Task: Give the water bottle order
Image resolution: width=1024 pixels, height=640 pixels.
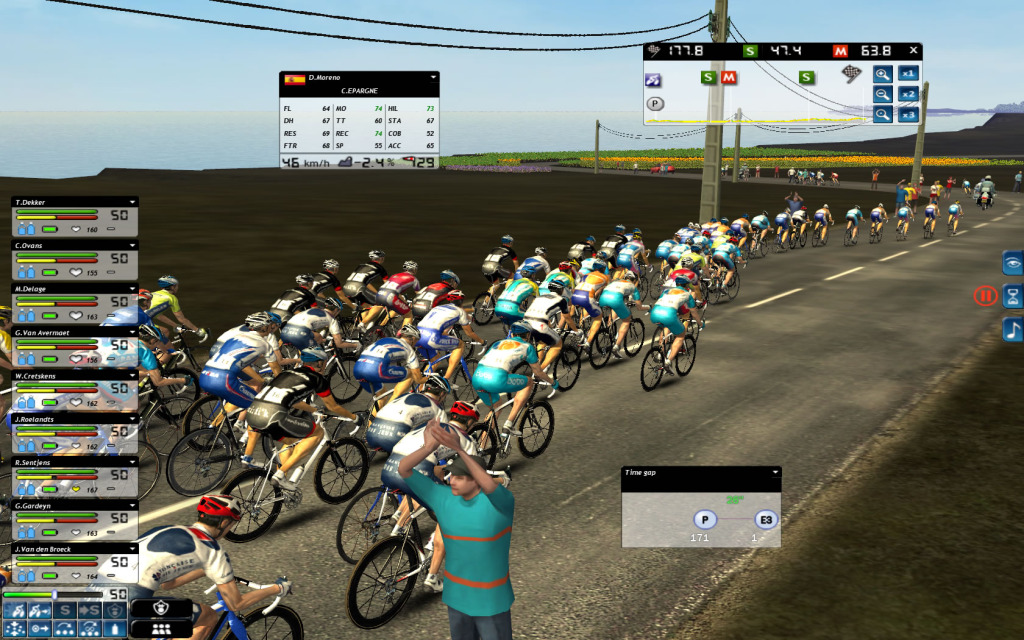Action: tap(118, 628)
